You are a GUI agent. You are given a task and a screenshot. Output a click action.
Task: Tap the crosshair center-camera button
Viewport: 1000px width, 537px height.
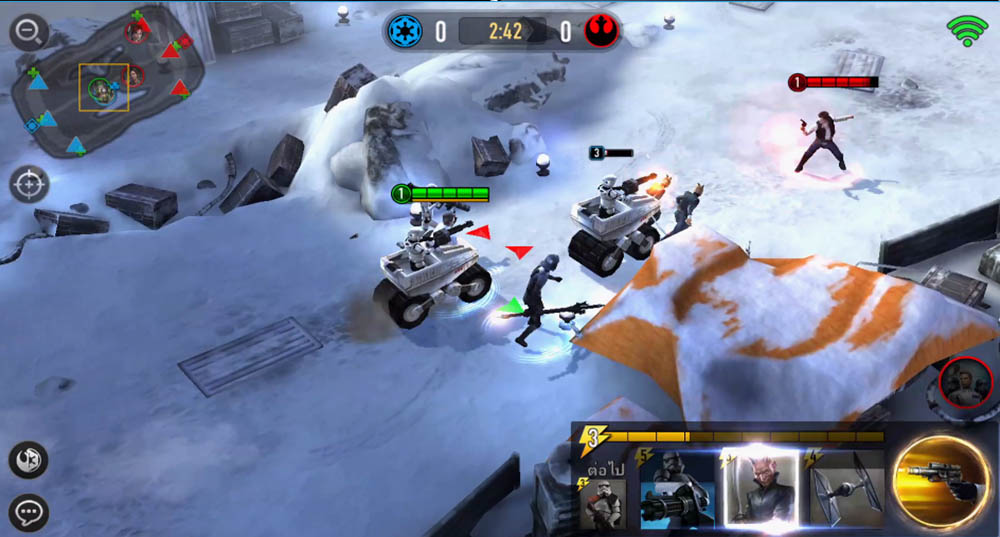pyautogui.click(x=30, y=185)
